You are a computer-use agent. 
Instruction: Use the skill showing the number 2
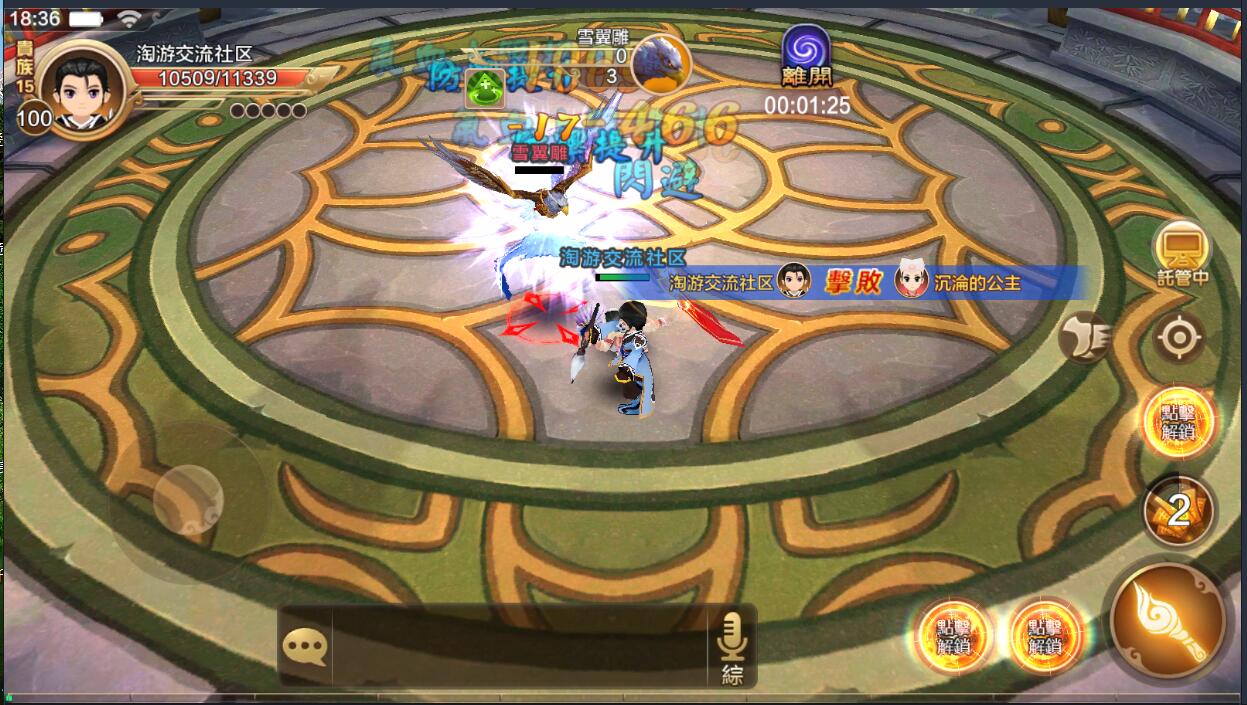[x=1179, y=511]
